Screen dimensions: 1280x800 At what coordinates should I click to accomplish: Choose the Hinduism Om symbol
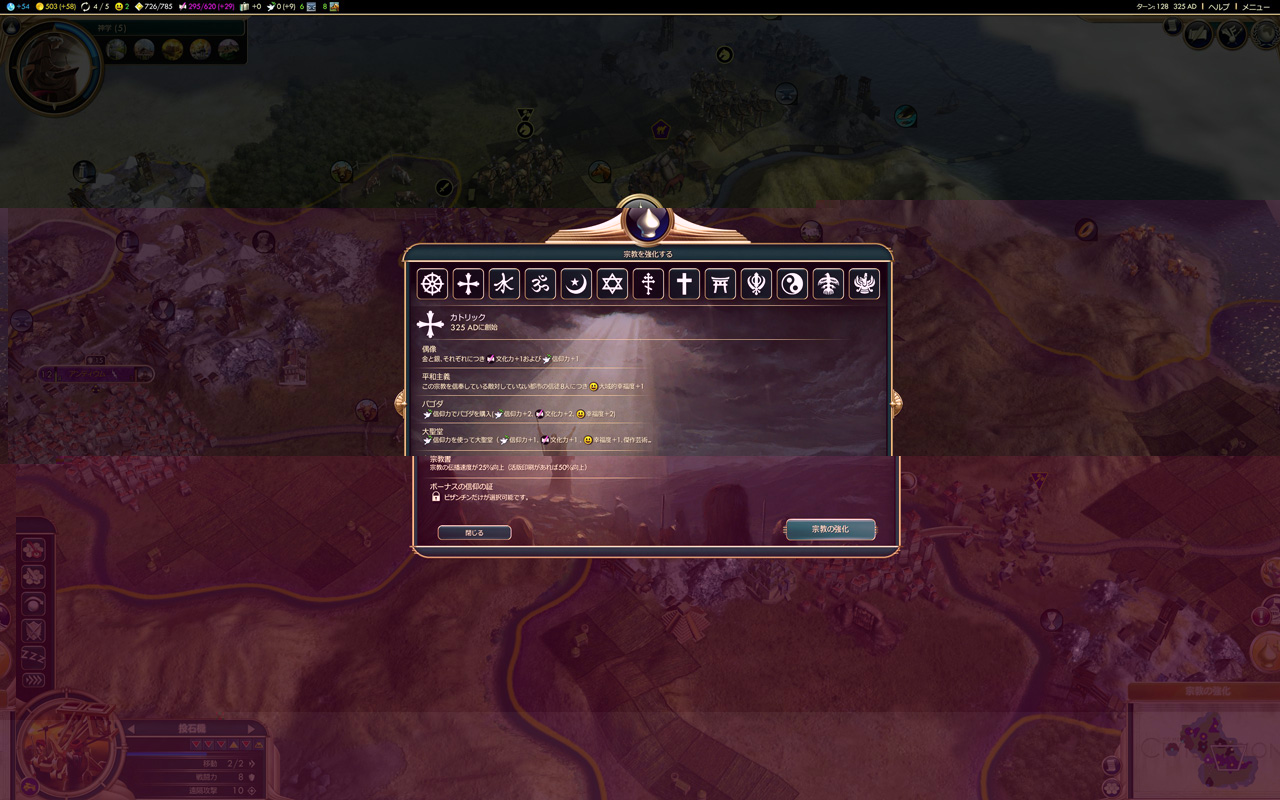(x=540, y=284)
